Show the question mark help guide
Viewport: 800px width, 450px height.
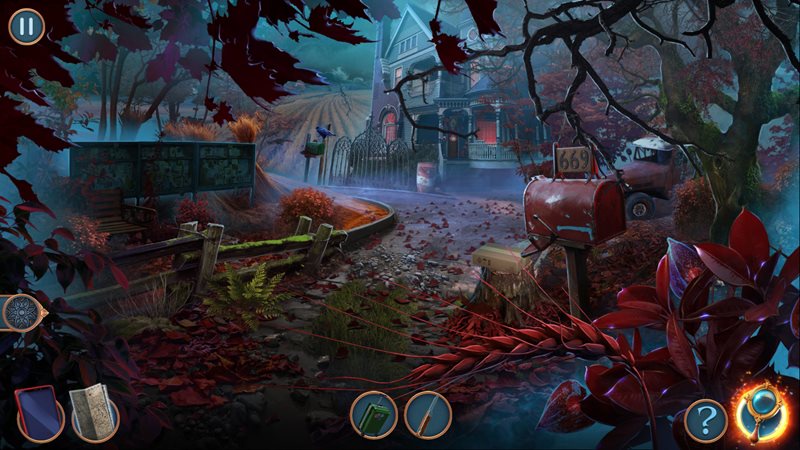706,421
